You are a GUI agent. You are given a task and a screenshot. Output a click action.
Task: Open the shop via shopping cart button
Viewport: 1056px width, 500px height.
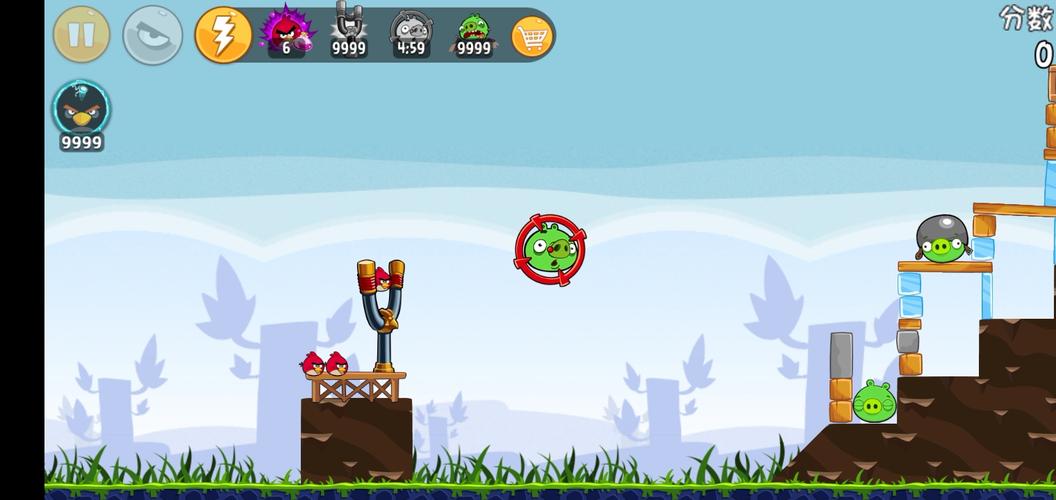(532, 37)
